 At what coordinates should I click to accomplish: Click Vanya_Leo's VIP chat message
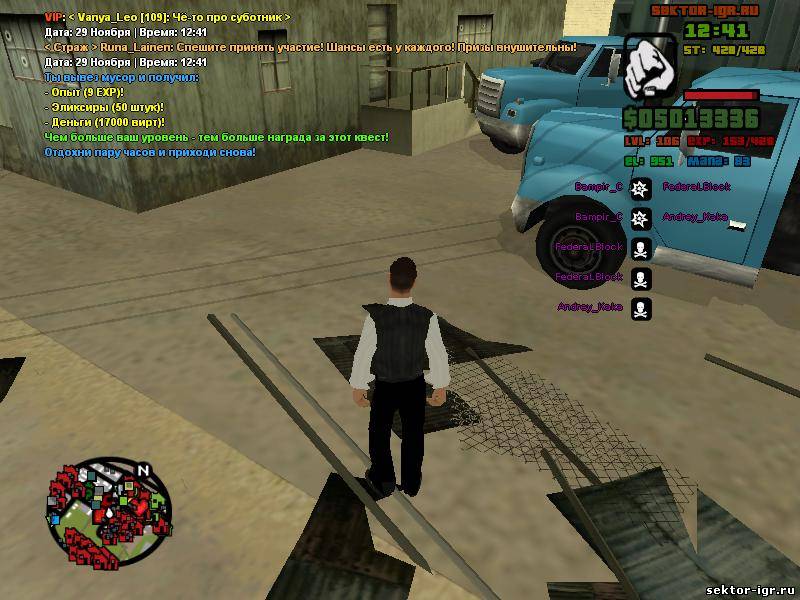pos(168,18)
